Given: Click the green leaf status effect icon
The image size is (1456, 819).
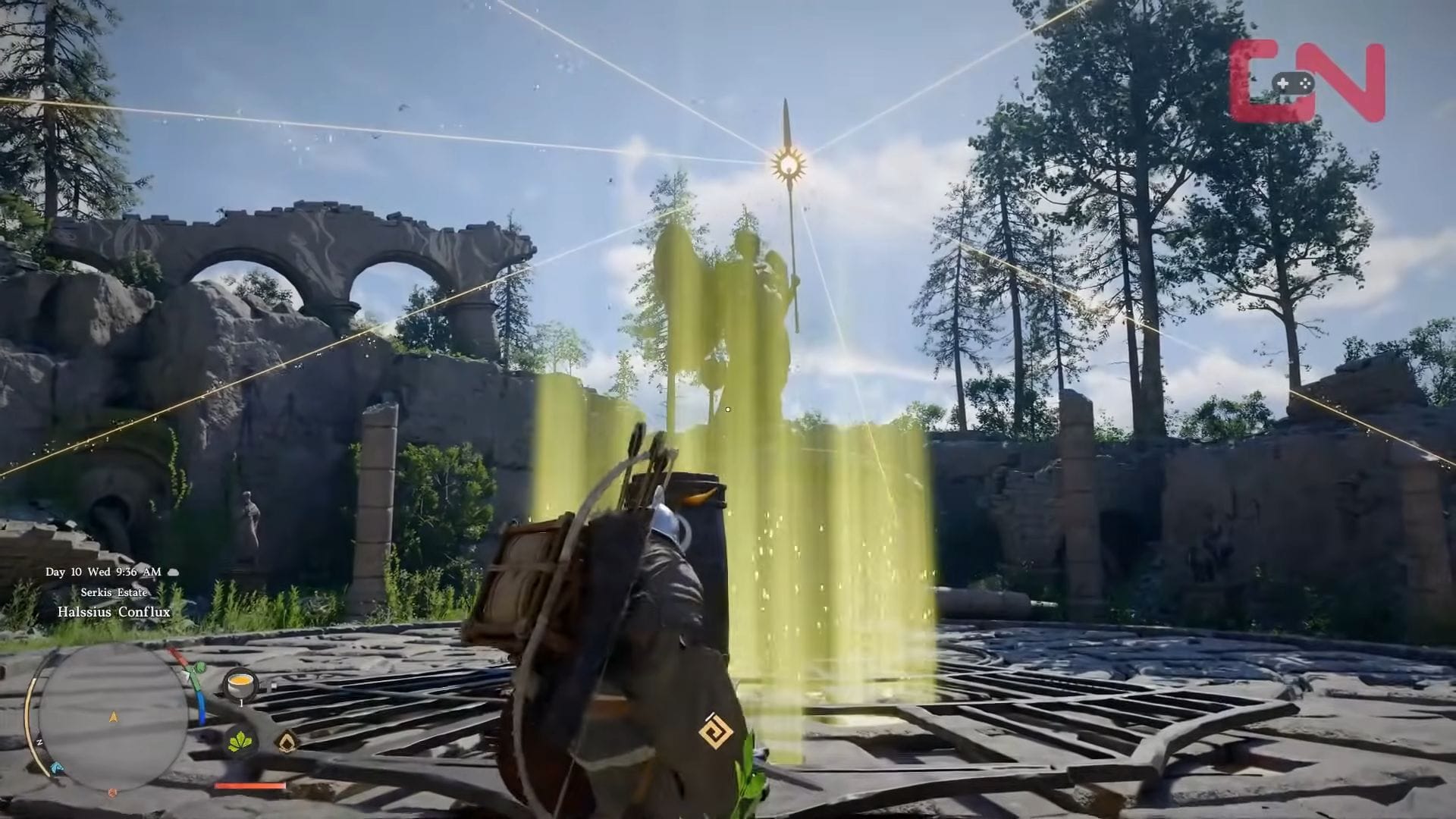Looking at the screenshot, I should (x=239, y=742).
